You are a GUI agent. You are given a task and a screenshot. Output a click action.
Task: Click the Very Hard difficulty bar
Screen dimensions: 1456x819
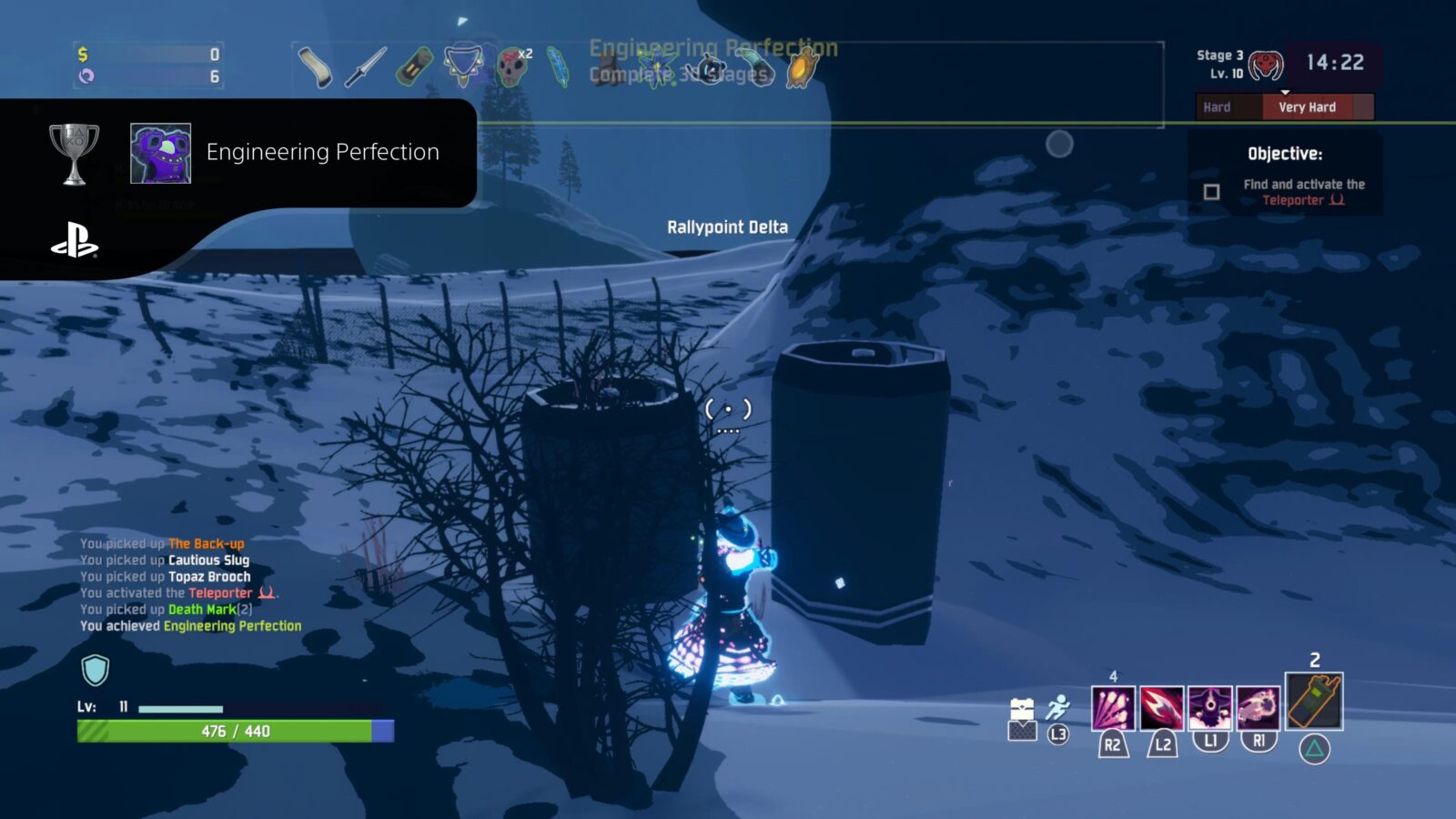click(x=1308, y=107)
